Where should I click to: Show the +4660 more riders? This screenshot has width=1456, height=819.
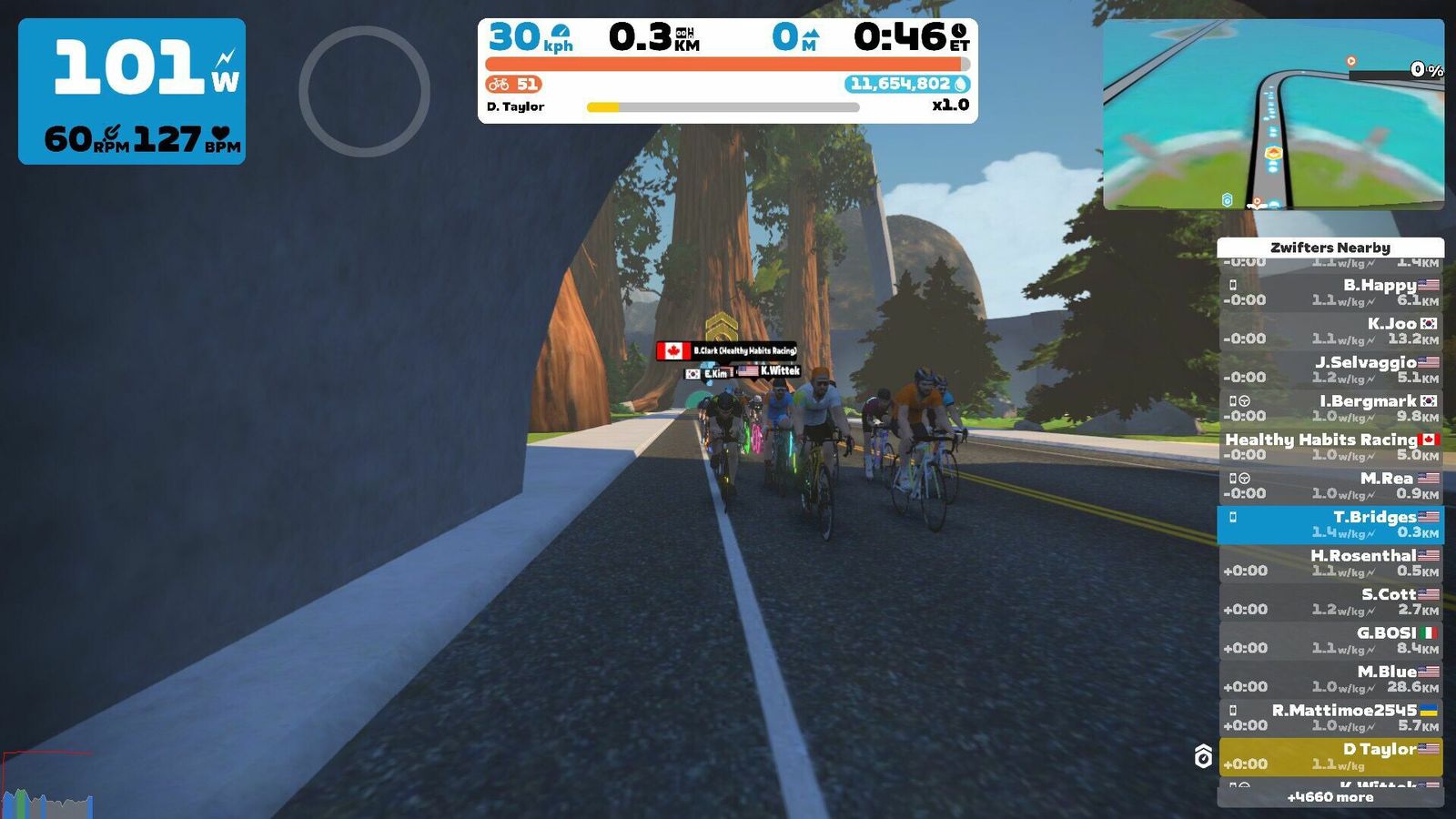(1330, 797)
